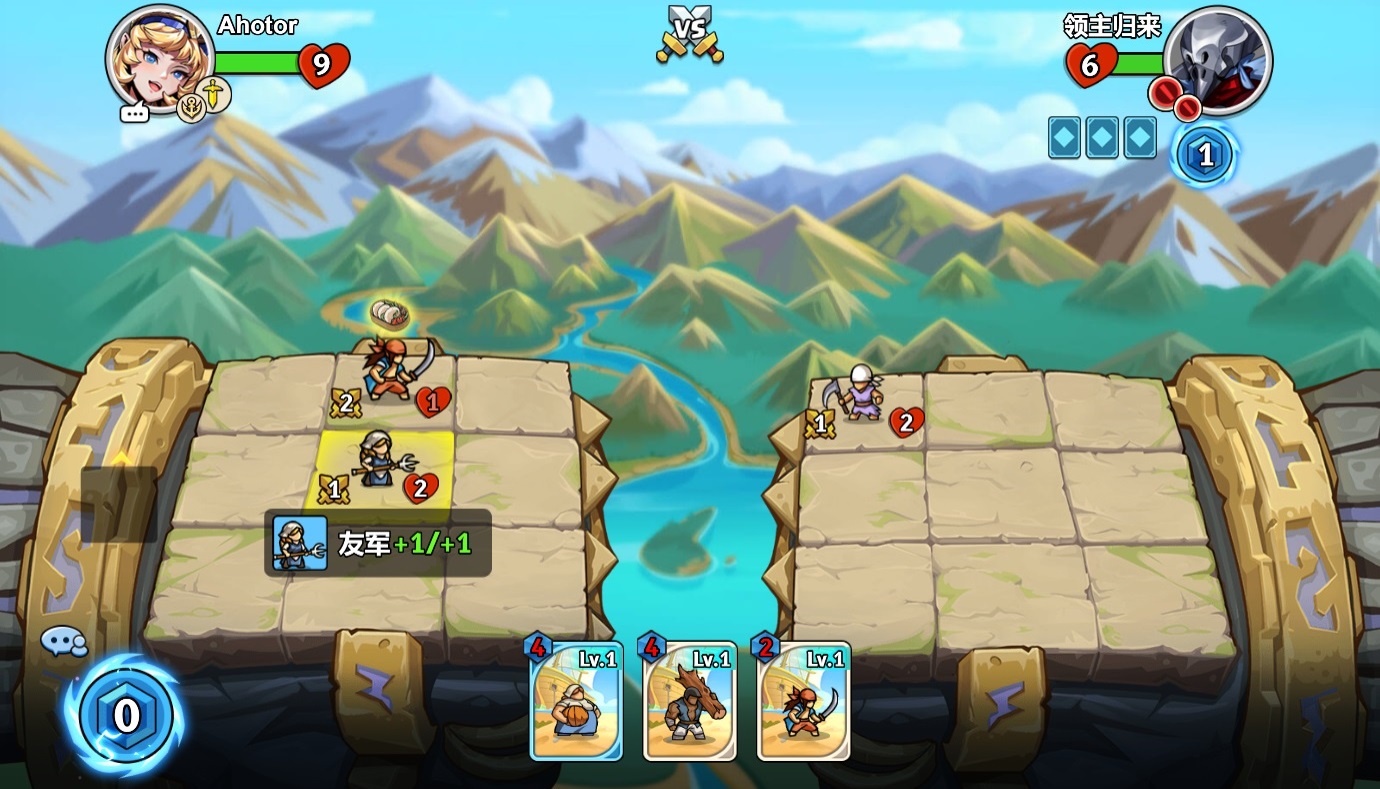Select the fat barrel-carrying pirate card
Viewport: 1380px width, 789px height.
point(576,701)
